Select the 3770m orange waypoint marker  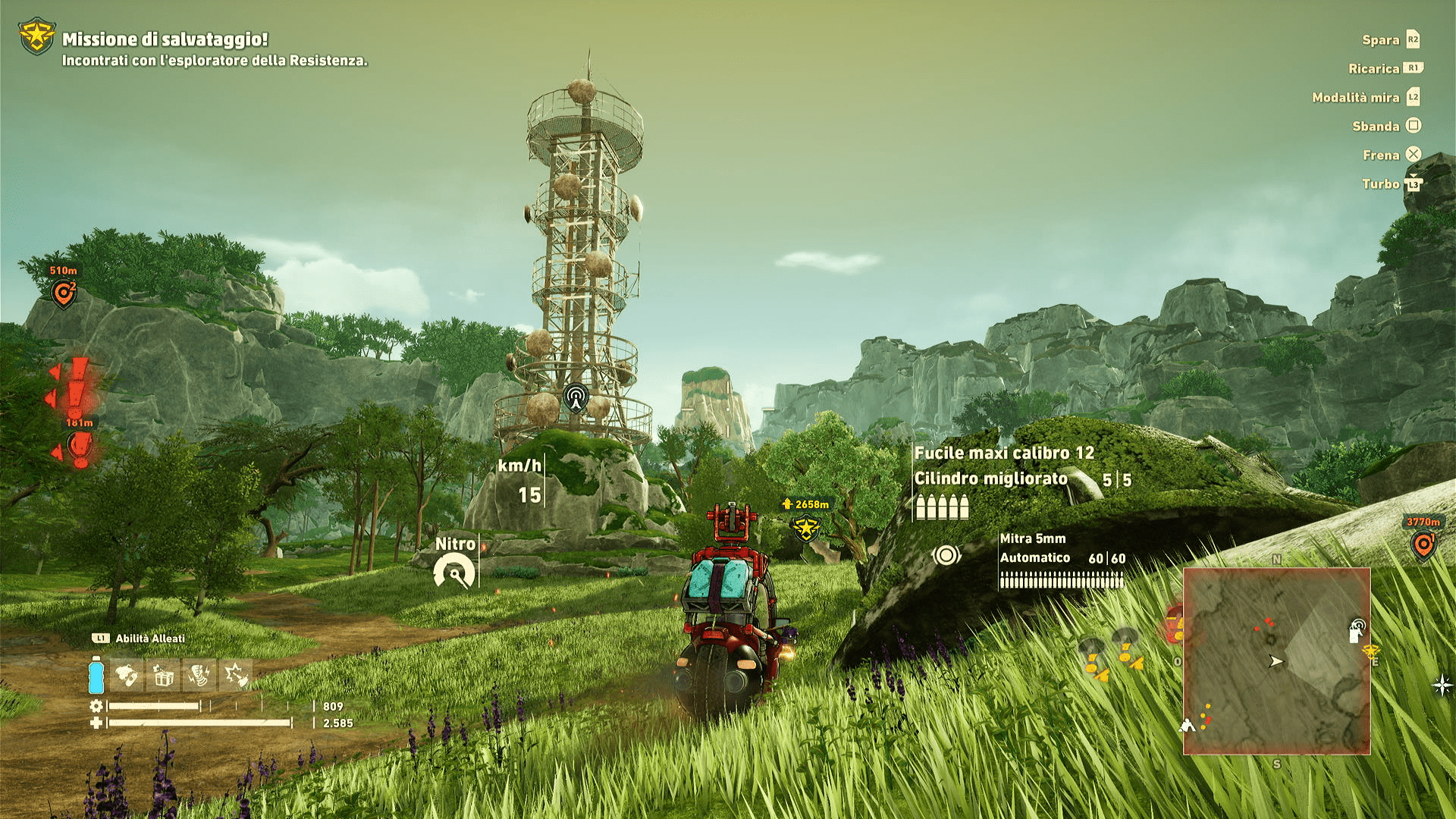point(1423,544)
